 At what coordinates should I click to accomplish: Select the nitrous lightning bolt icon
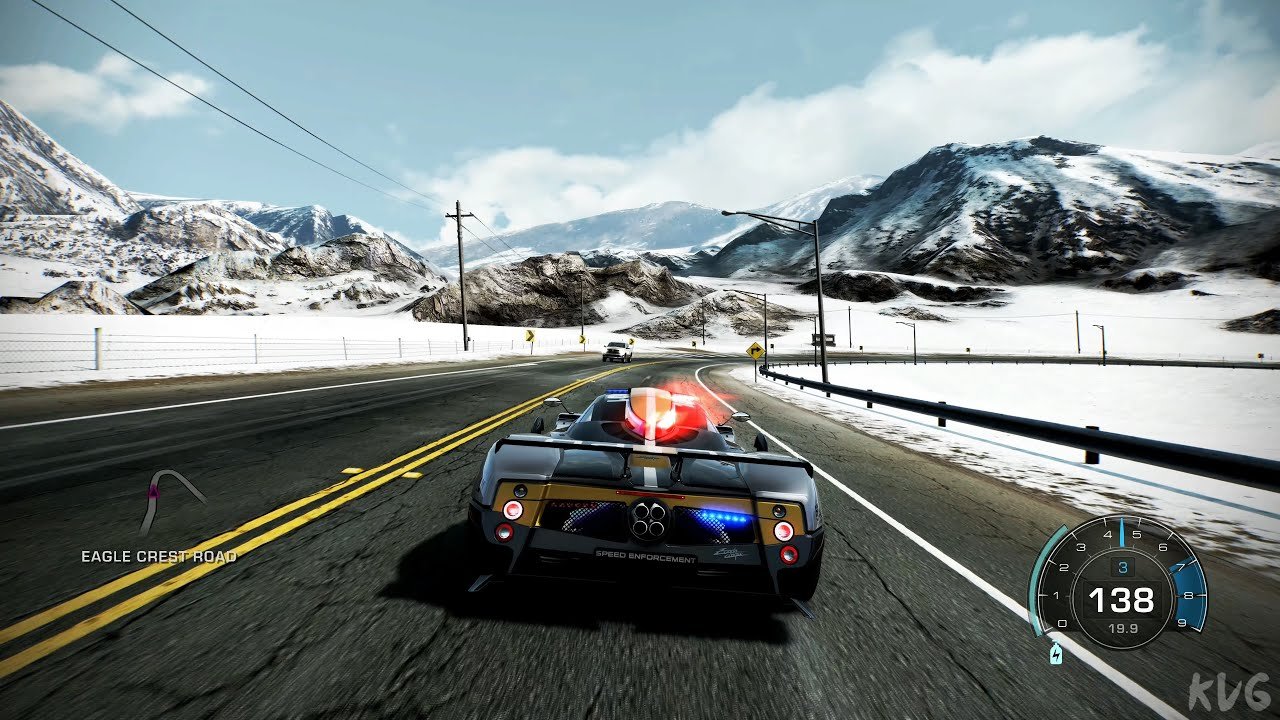[1055, 655]
